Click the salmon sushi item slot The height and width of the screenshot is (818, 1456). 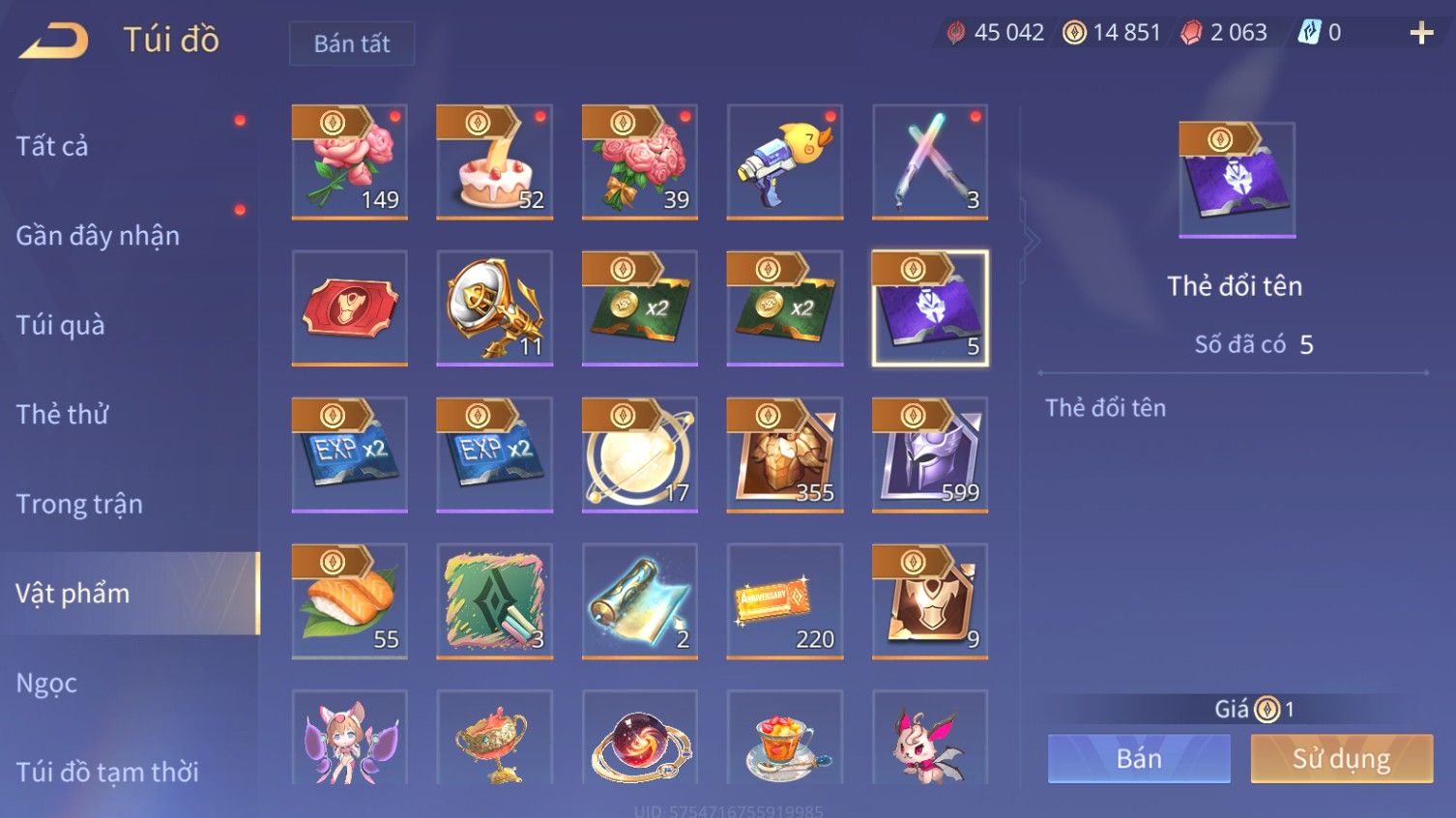(350, 600)
